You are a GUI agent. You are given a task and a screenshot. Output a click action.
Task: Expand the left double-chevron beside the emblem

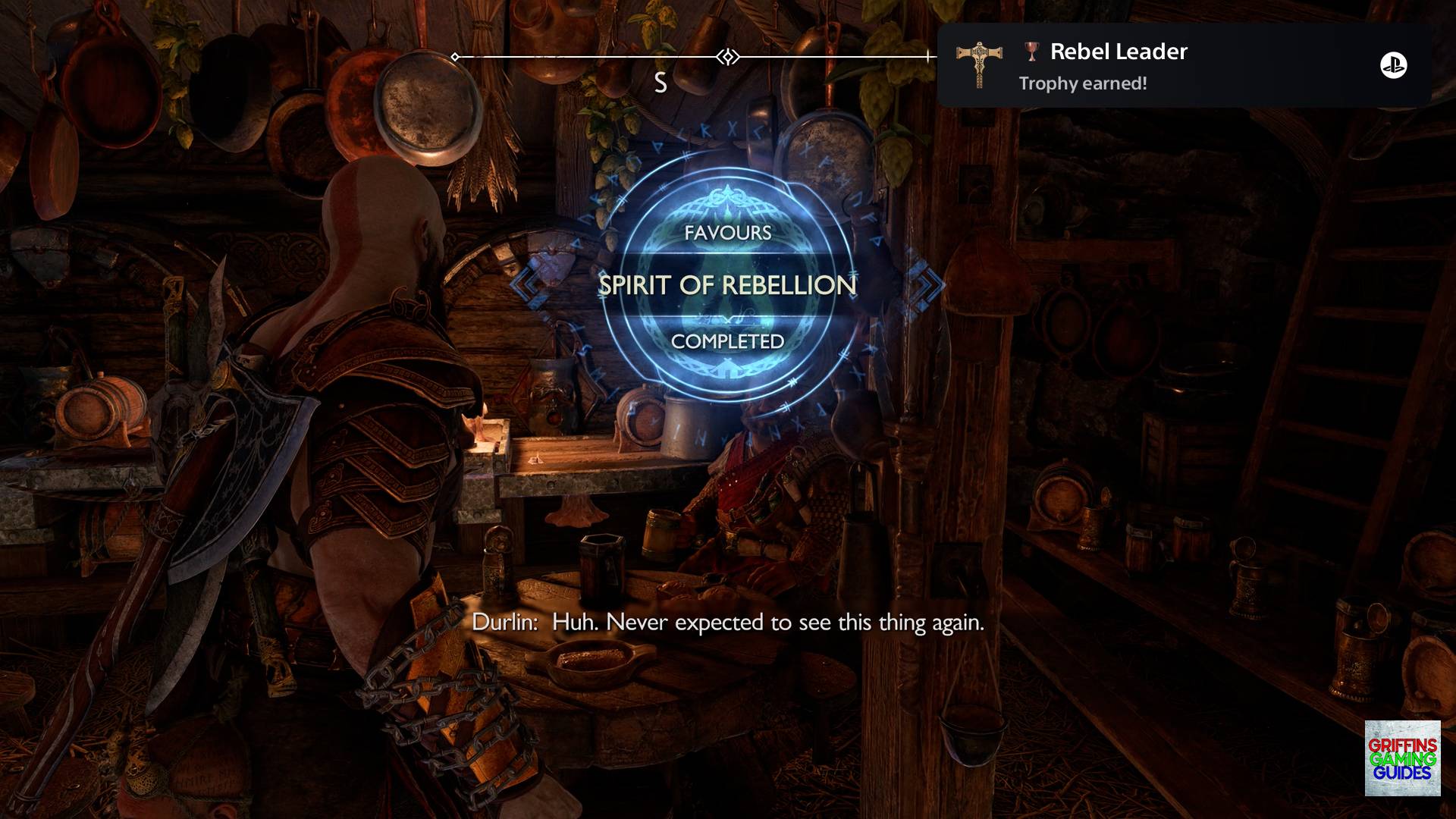[x=523, y=286]
